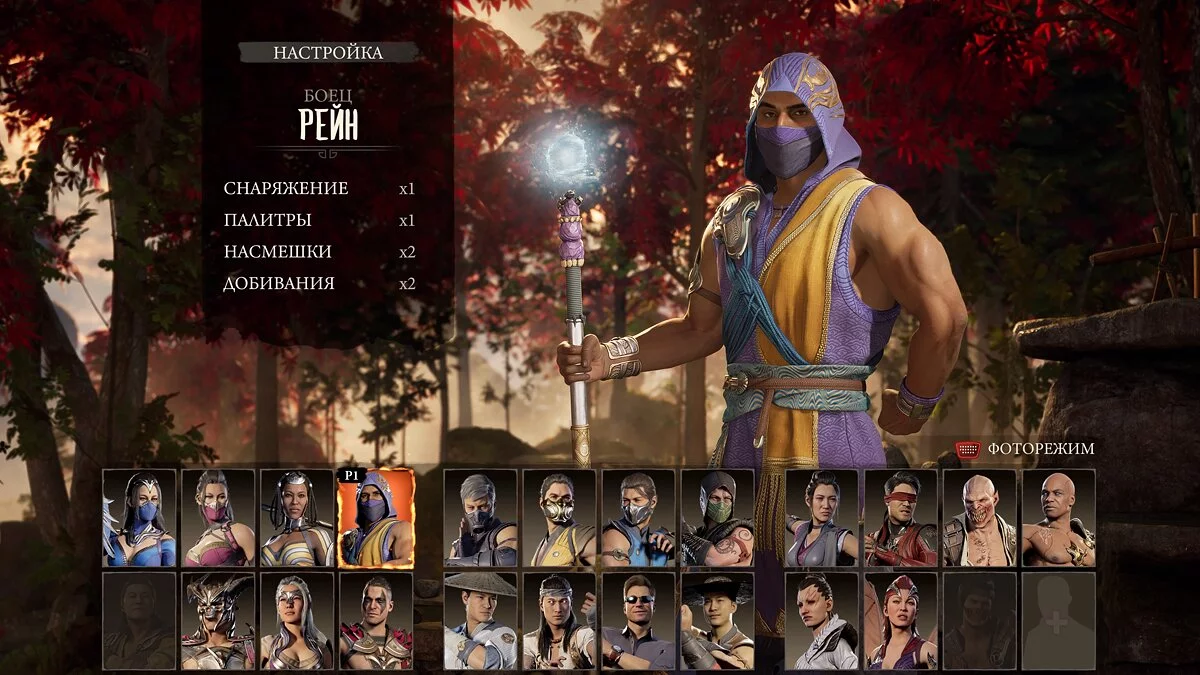This screenshot has width=1200, height=675.
Task: Pick Johnny Cage's portrait with sunglasses
Action: (x=638, y=621)
